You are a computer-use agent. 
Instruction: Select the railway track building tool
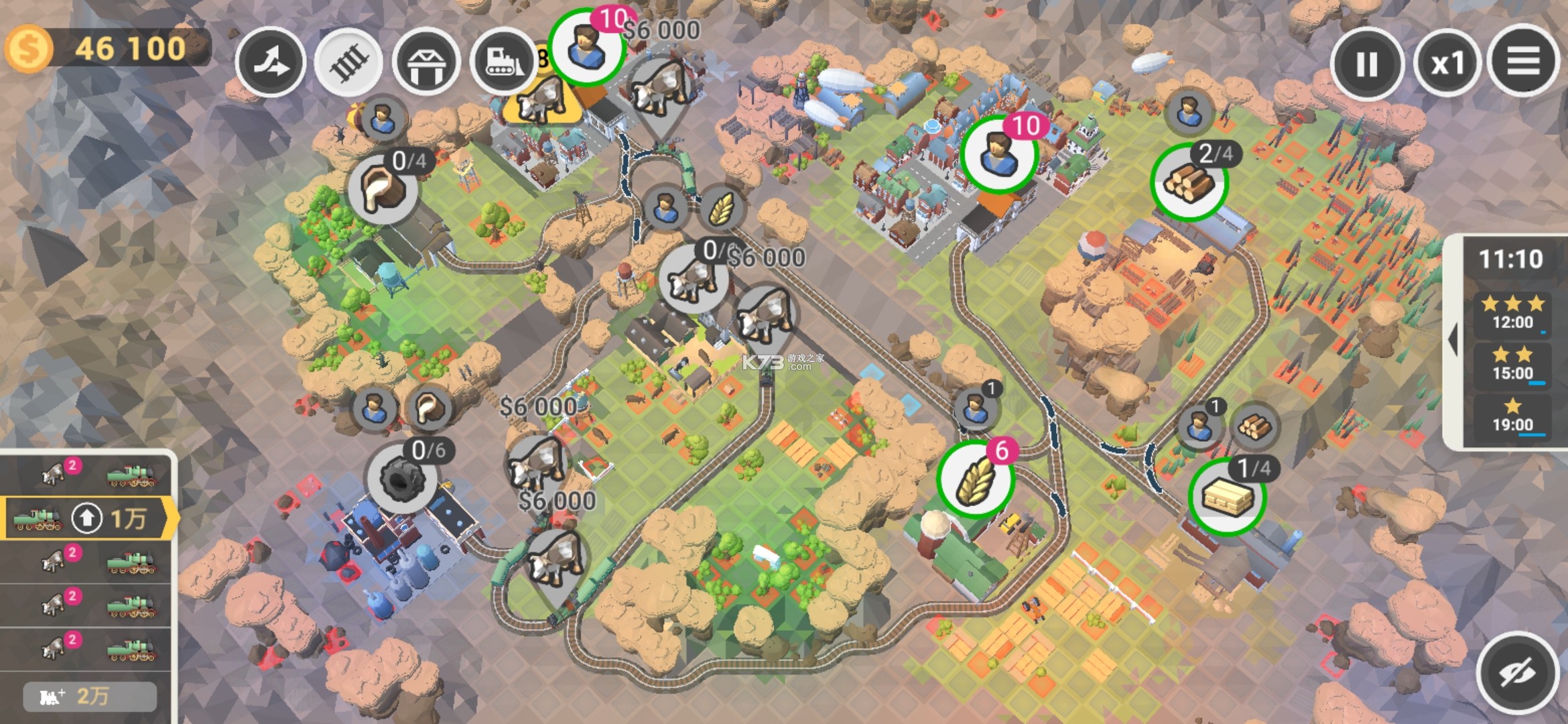click(x=348, y=62)
